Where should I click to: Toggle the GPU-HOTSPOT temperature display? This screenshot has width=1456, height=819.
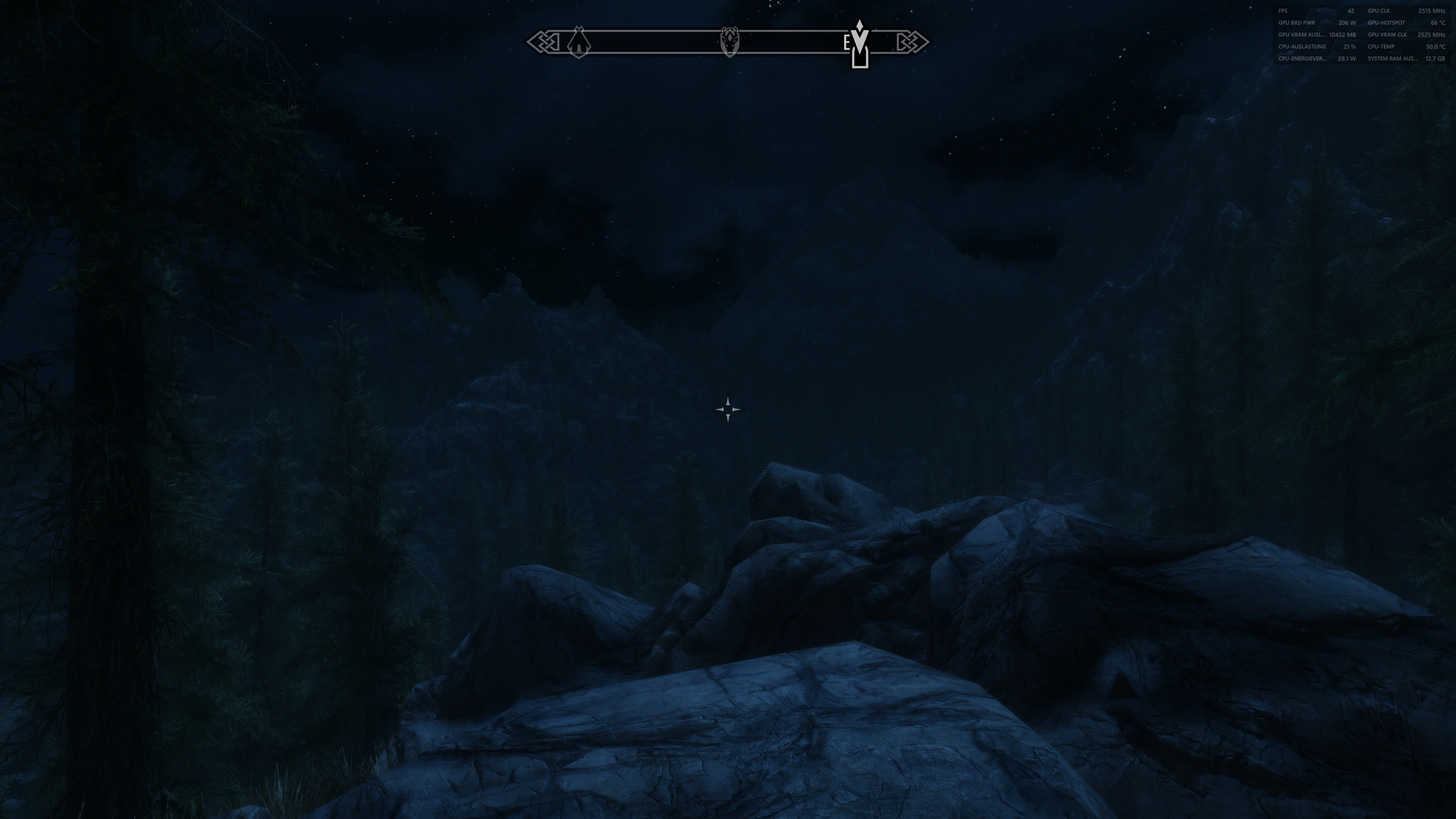coord(1385,23)
